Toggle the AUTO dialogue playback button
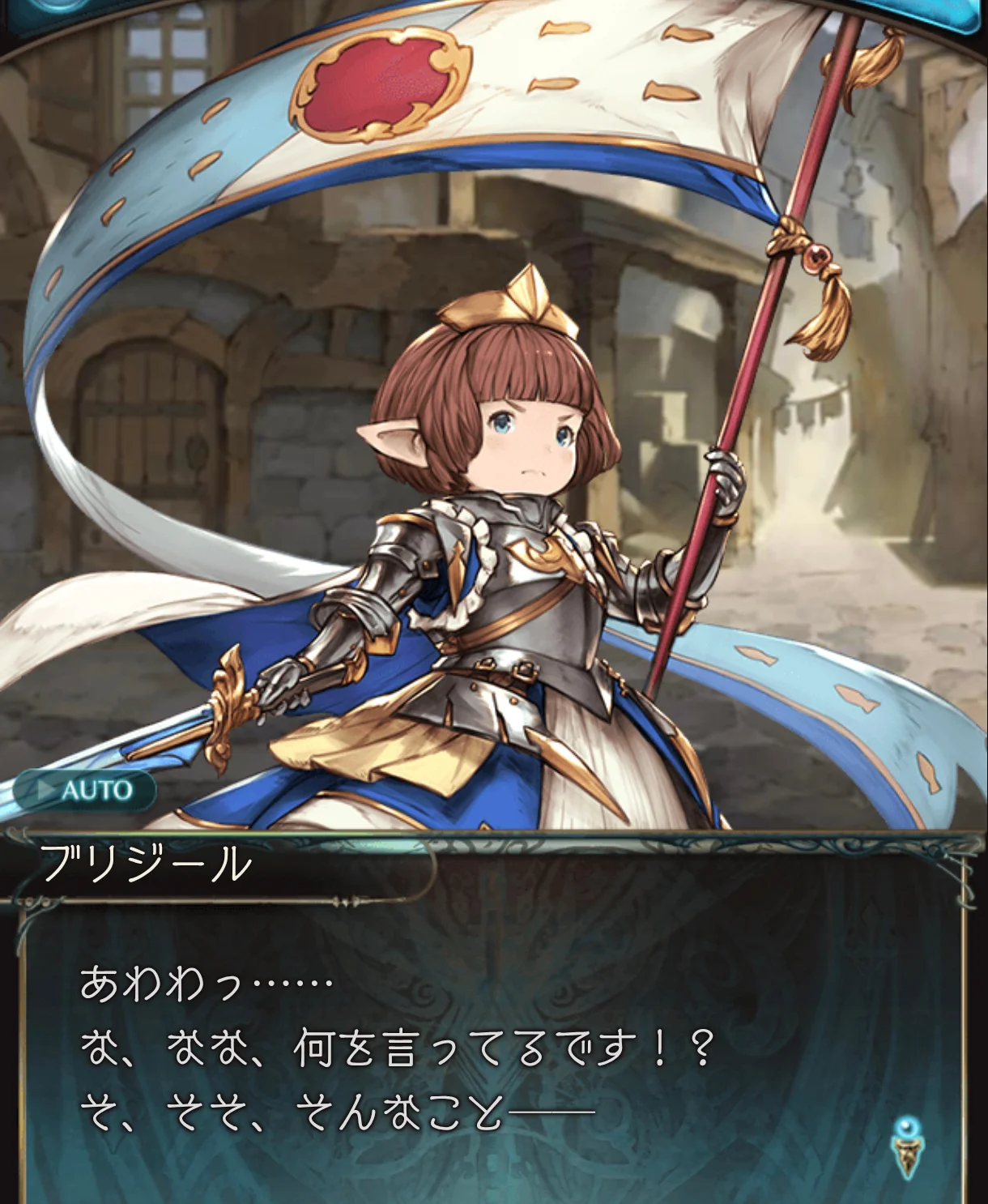 (84, 790)
